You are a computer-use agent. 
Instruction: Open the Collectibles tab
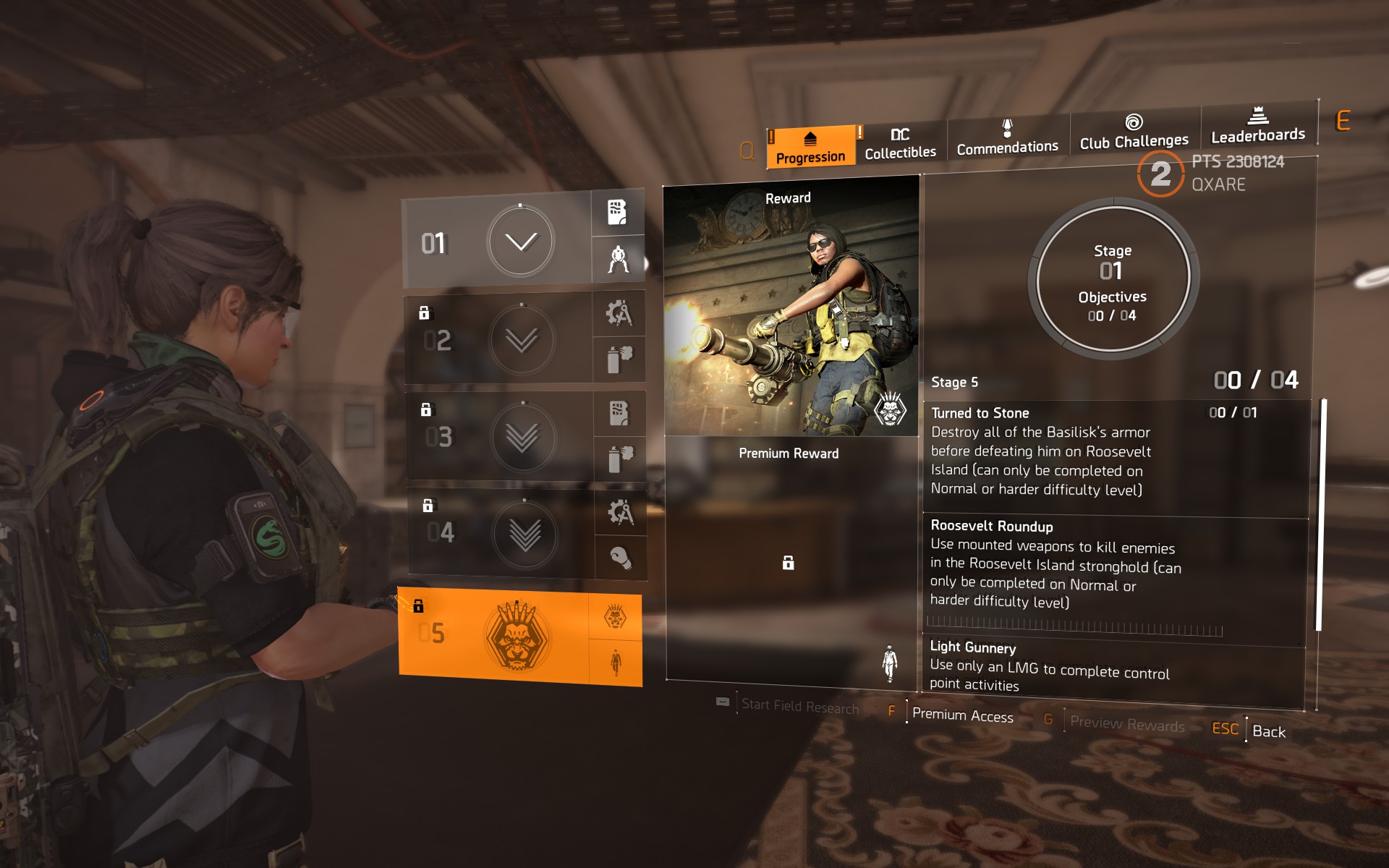coord(900,143)
